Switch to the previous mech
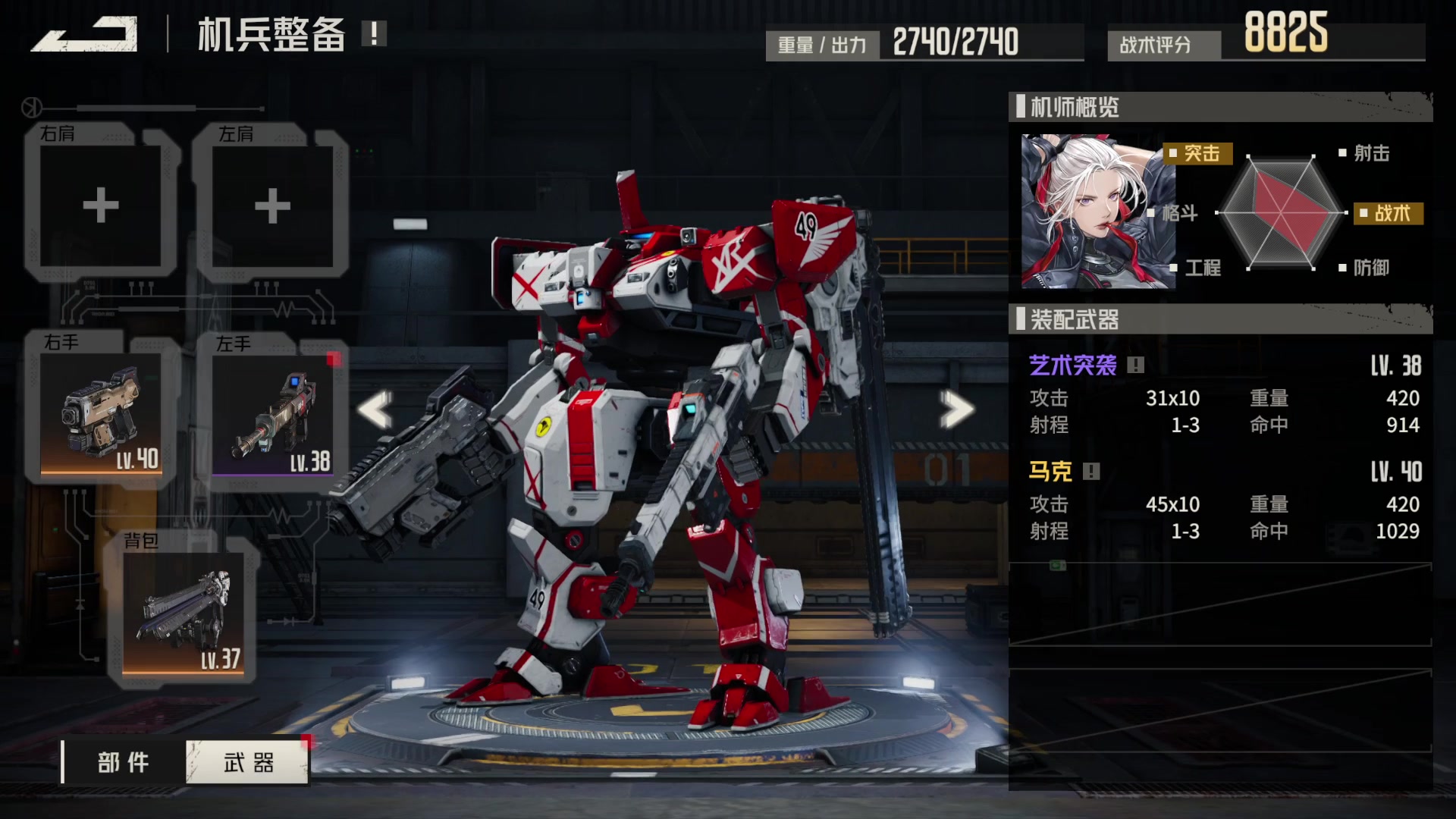 (x=375, y=409)
